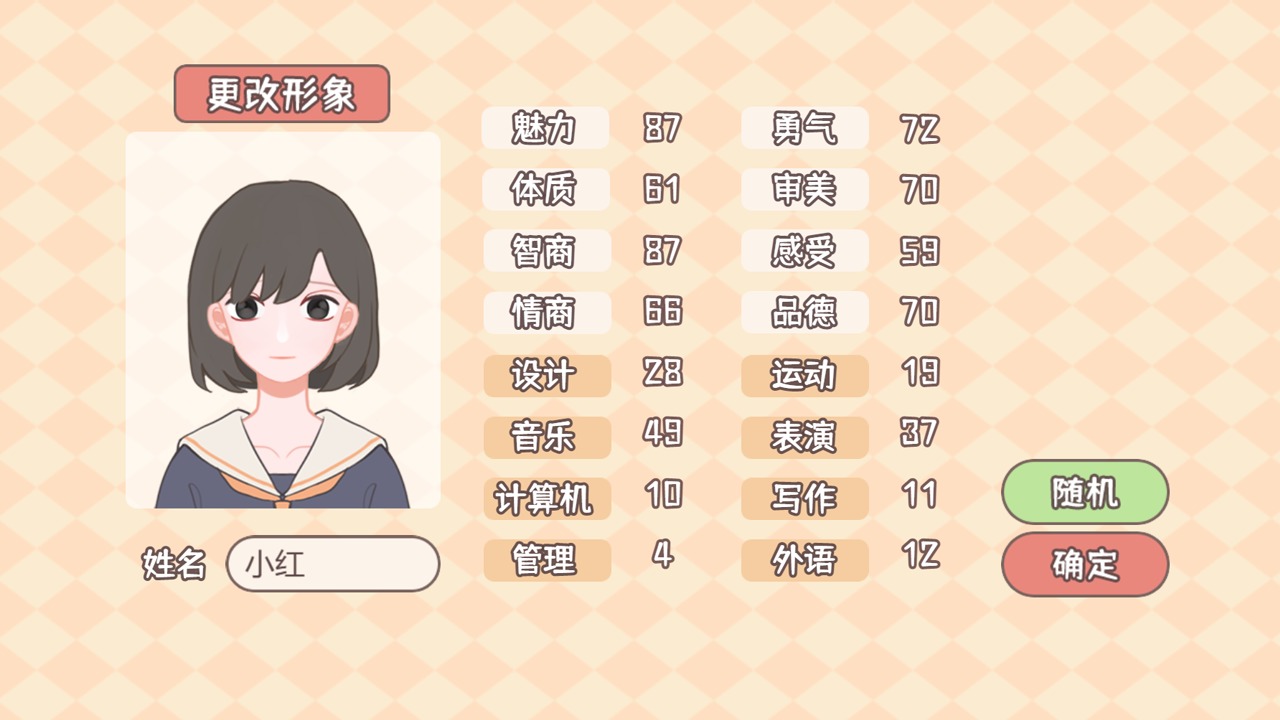Select the 管理 skill label
This screenshot has height=720, width=1280.
(546, 561)
